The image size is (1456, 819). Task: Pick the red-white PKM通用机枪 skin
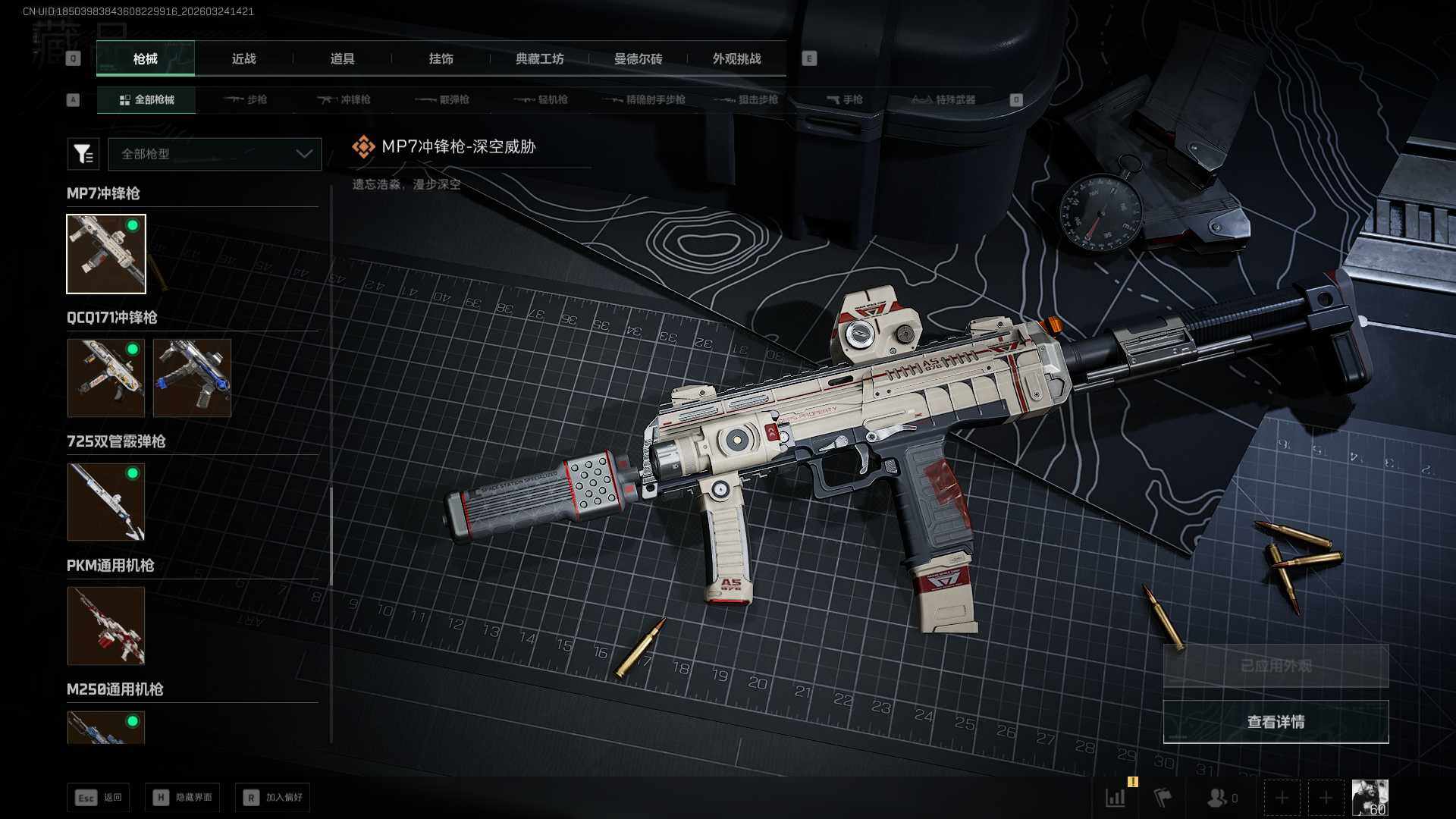pyautogui.click(x=106, y=626)
